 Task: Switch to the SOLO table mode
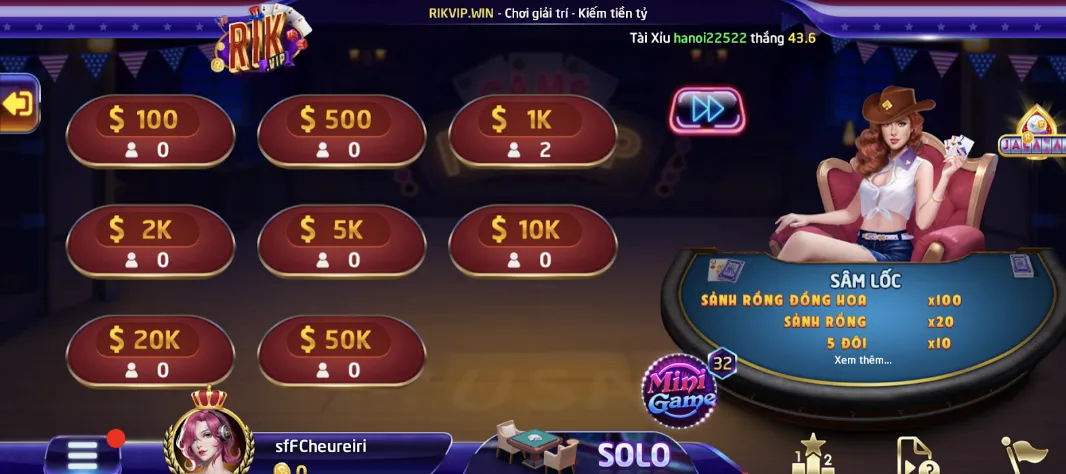(633, 455)
